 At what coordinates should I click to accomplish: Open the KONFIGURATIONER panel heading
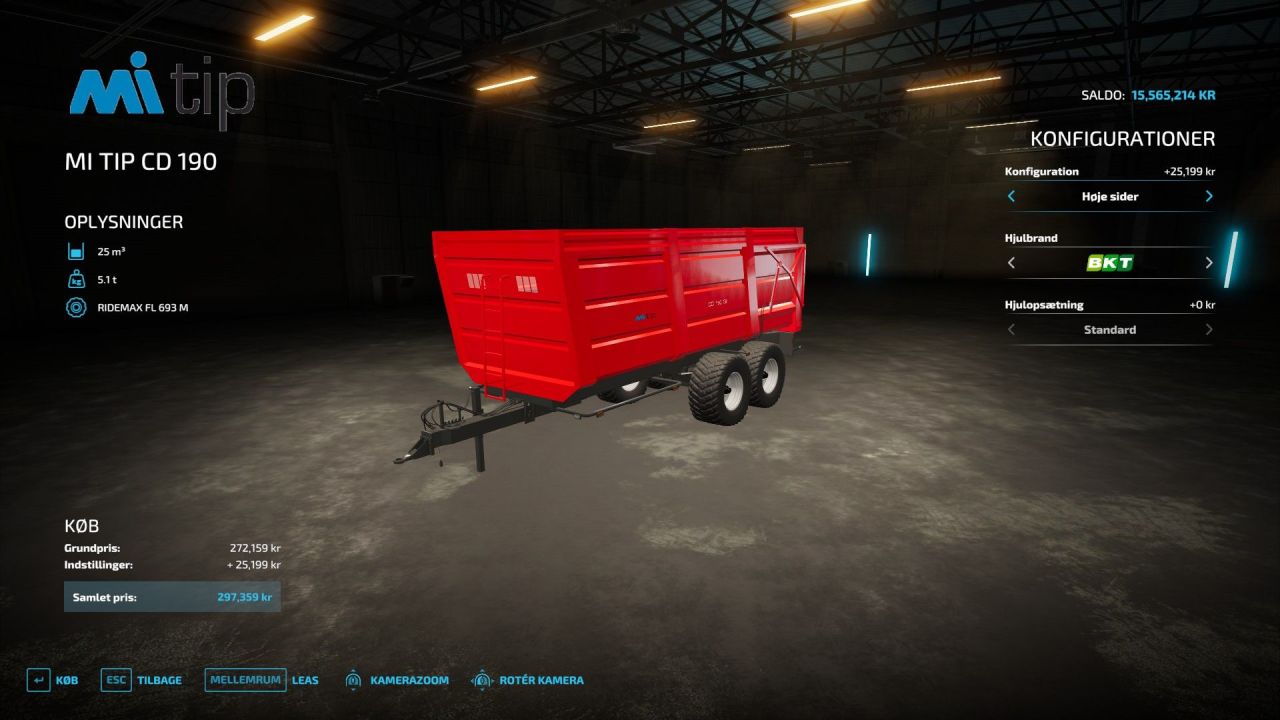(1122, 138)
